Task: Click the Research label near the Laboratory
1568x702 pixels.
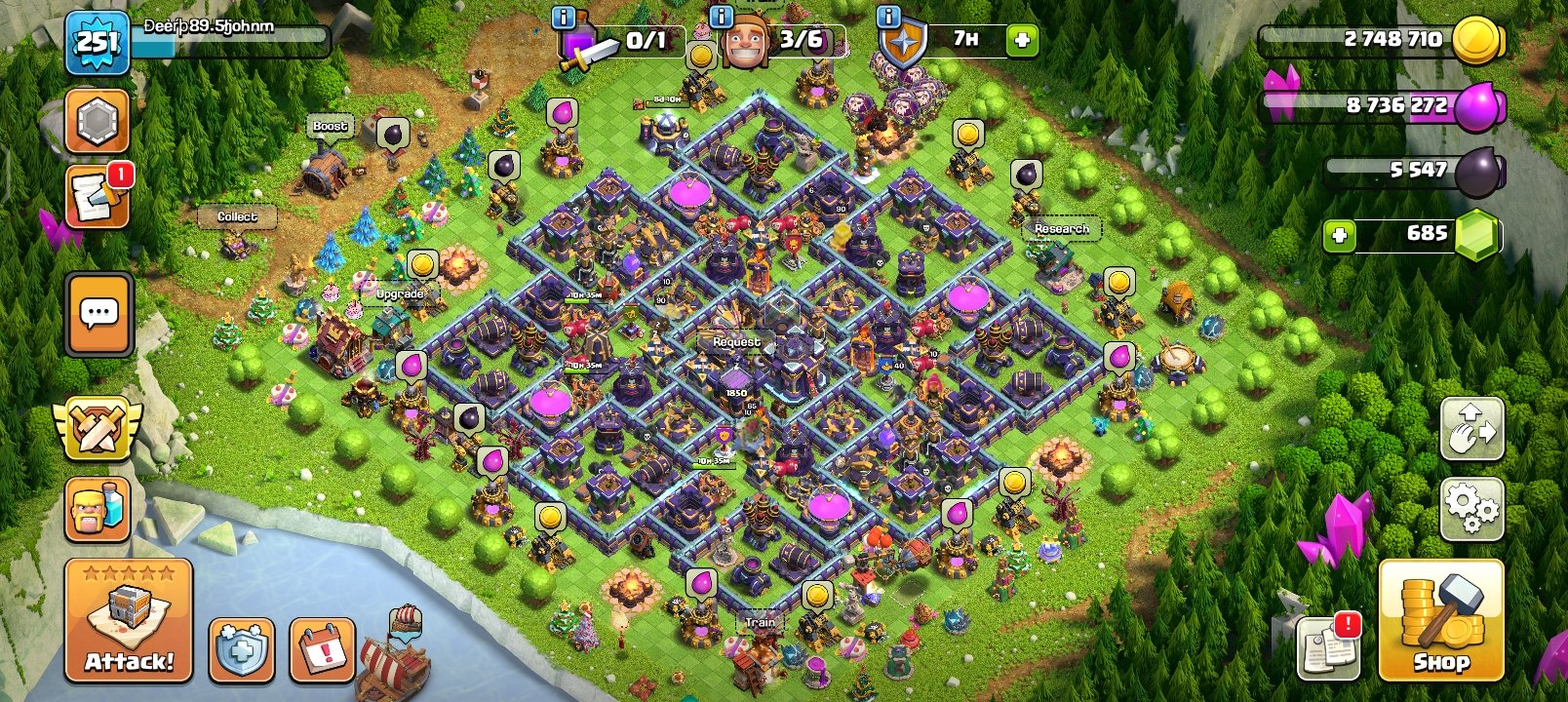Action: [1062, 227]
